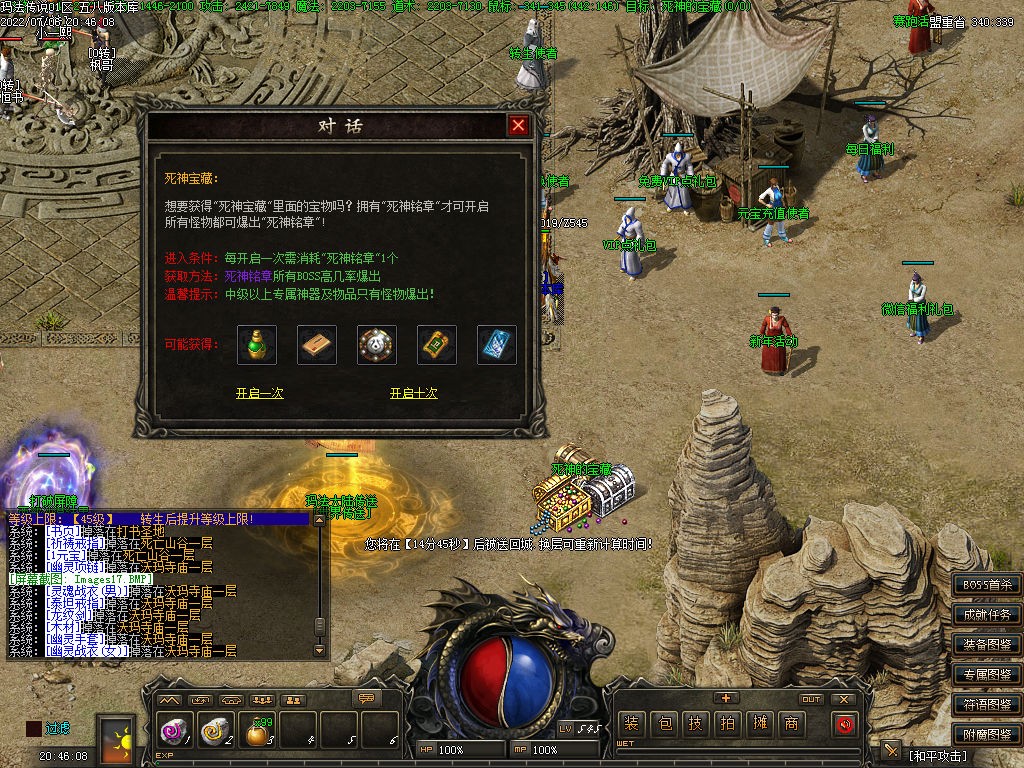The width and height of the screenshot is (1024, 768).
Task: Open the 附魔图鉴 enchant codex
Action: pos(987,735)
